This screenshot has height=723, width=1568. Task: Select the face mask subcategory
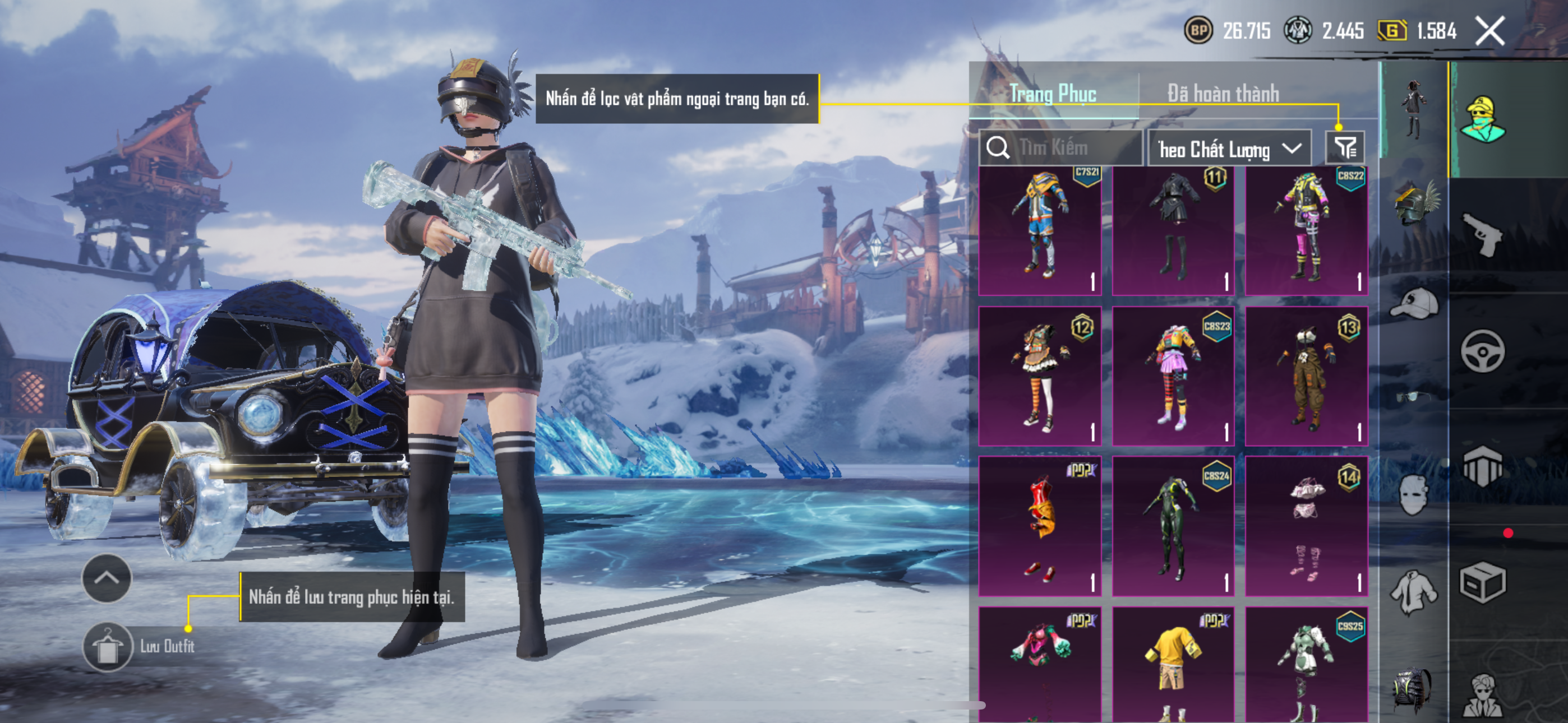pyautogui.click(x=1413, y=494)
